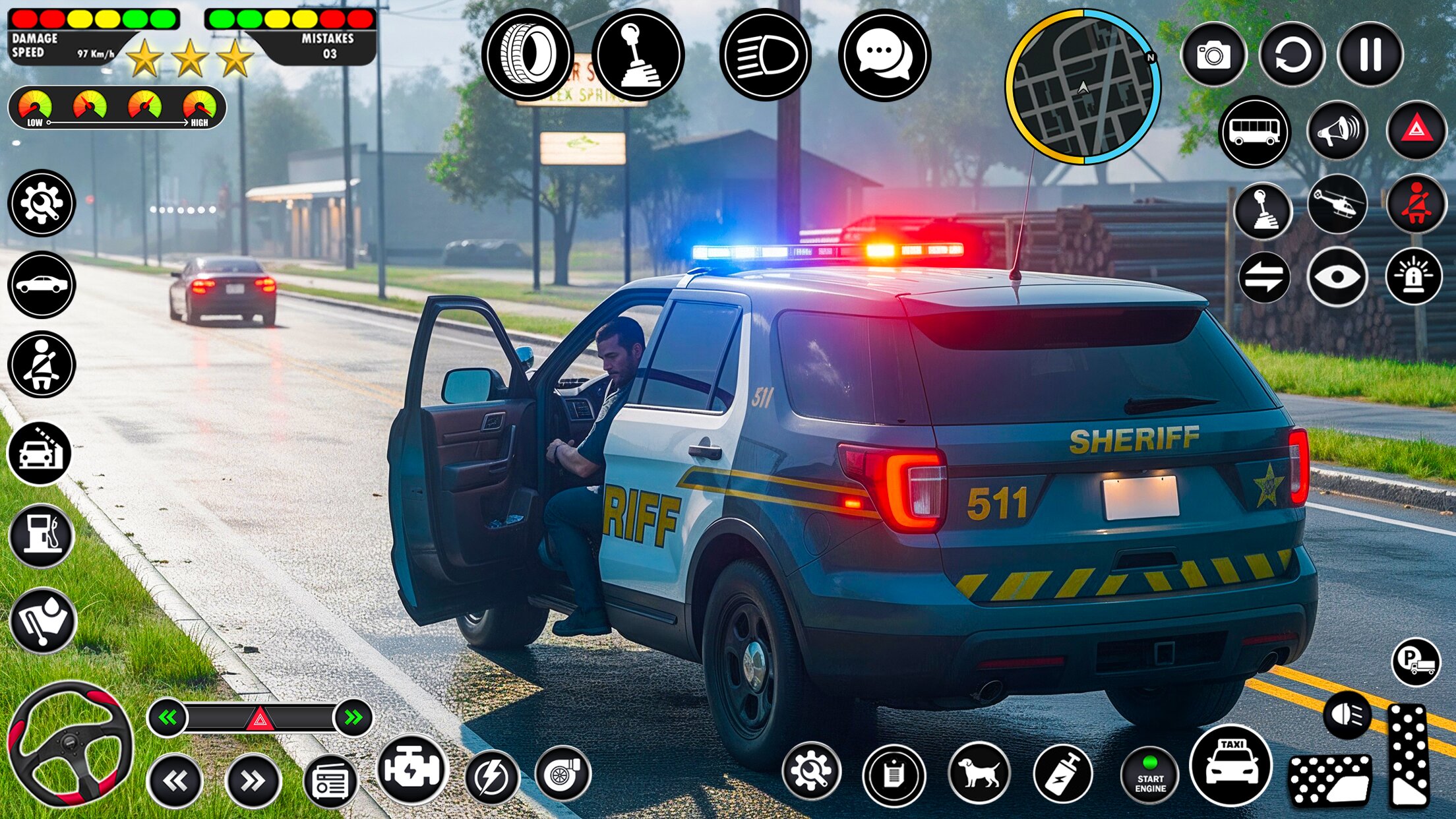Screen dimensions: 1456x819
Task: Toggle the headlight beam button
Action: [x=765, y=55]
